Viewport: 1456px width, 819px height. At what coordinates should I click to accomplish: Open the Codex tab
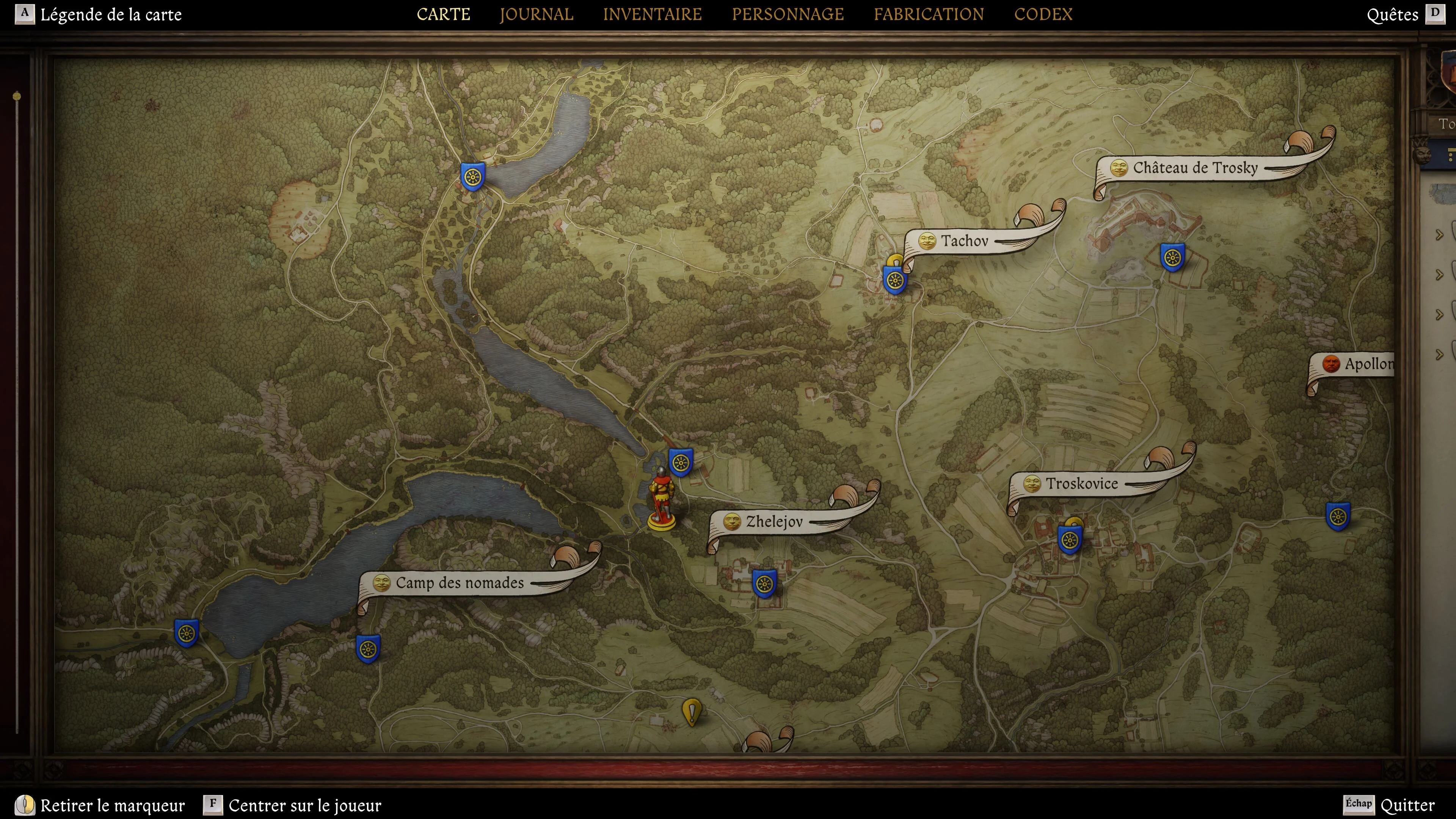(x=1043, y=14)
